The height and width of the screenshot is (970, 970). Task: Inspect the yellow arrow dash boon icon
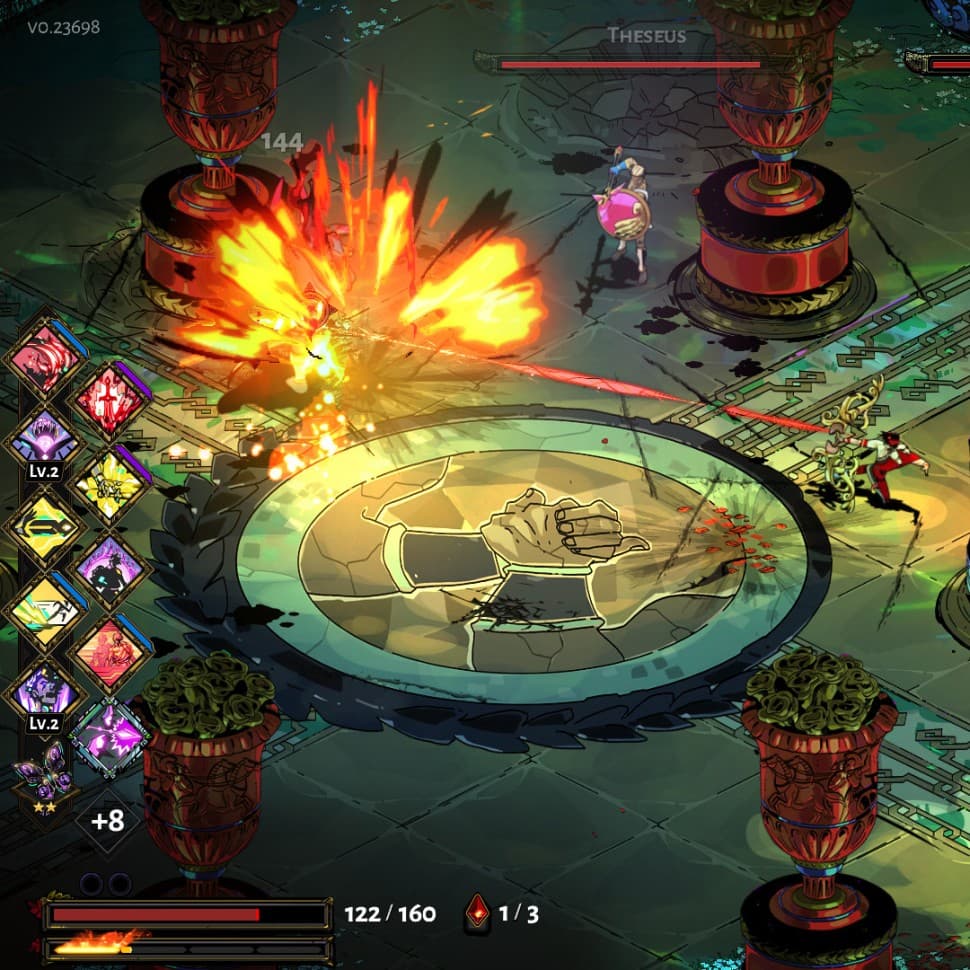(45, 527)
